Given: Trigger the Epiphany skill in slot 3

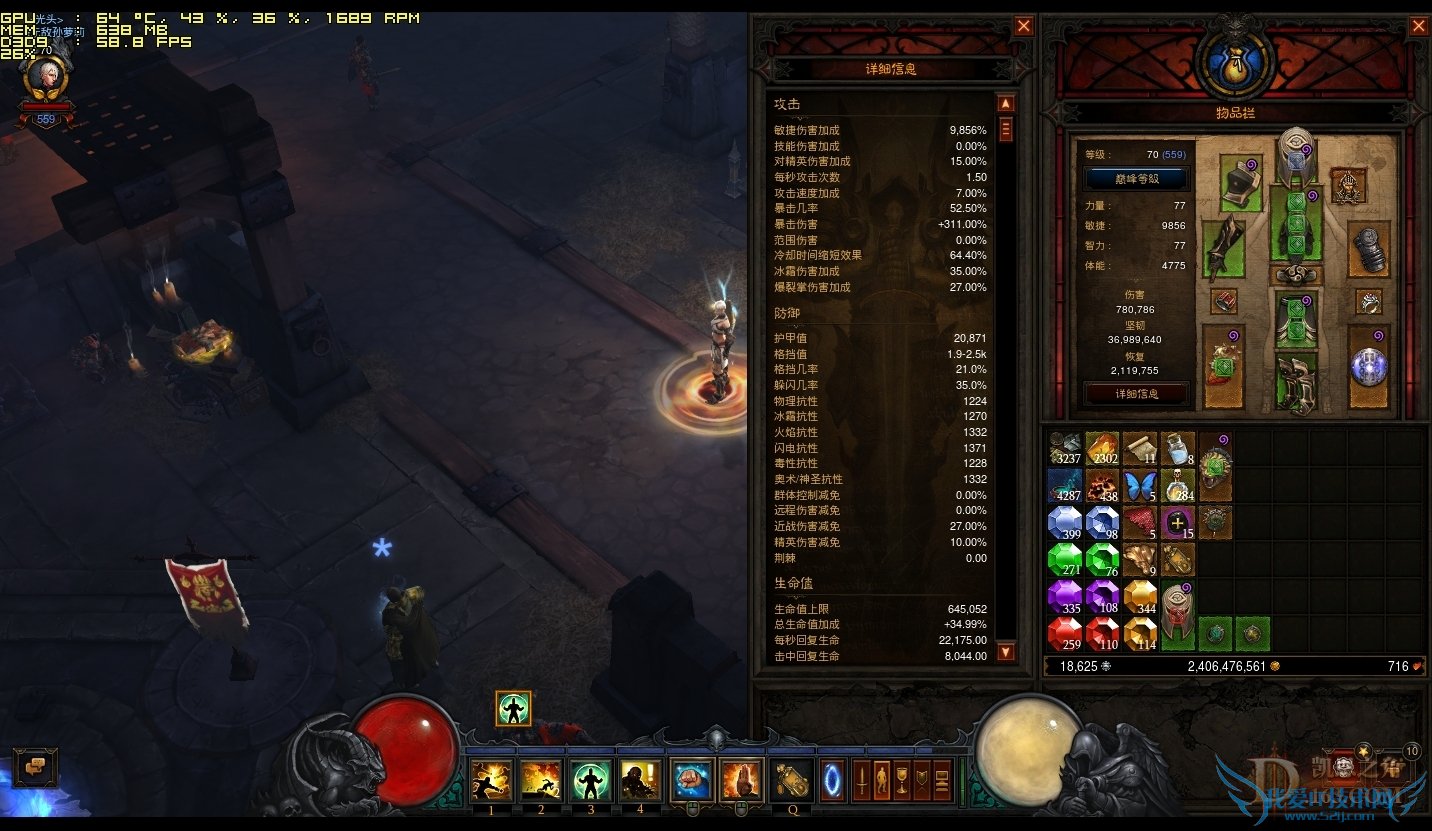Looking at the screenshot, I should click(x=591, y=778).
